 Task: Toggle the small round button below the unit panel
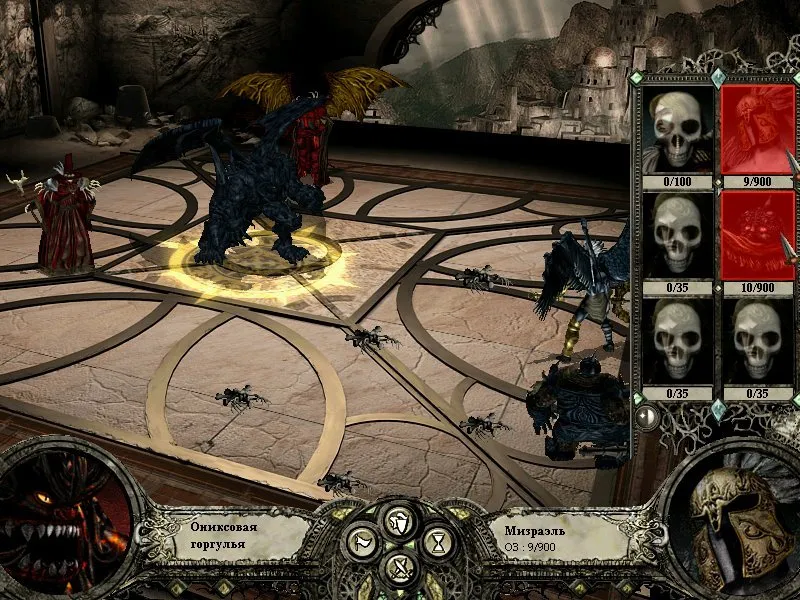pyautogui.click(x=647, y=415)
